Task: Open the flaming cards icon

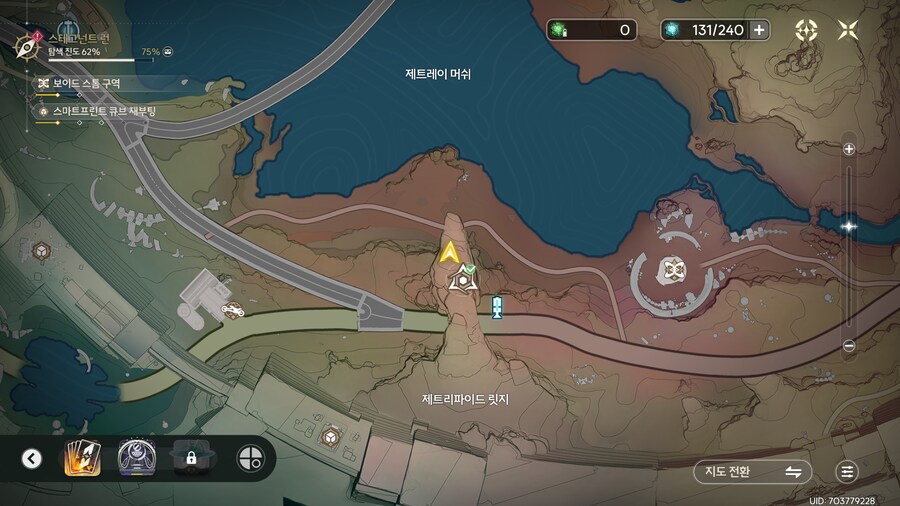Action: click(81, 458)
